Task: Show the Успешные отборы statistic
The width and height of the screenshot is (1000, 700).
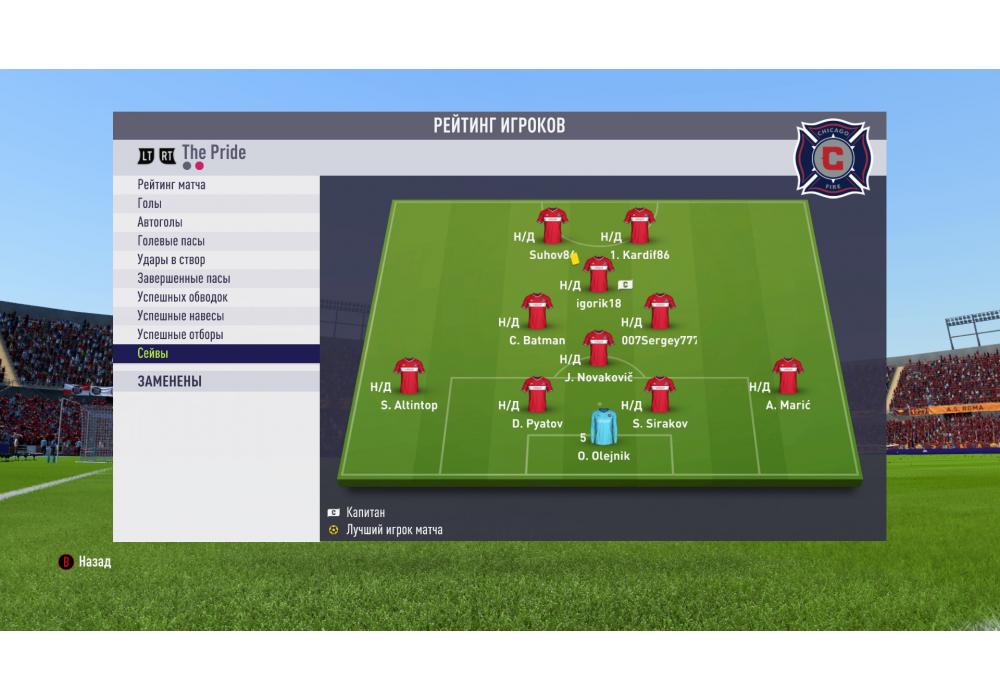Action: click(216, 335)
